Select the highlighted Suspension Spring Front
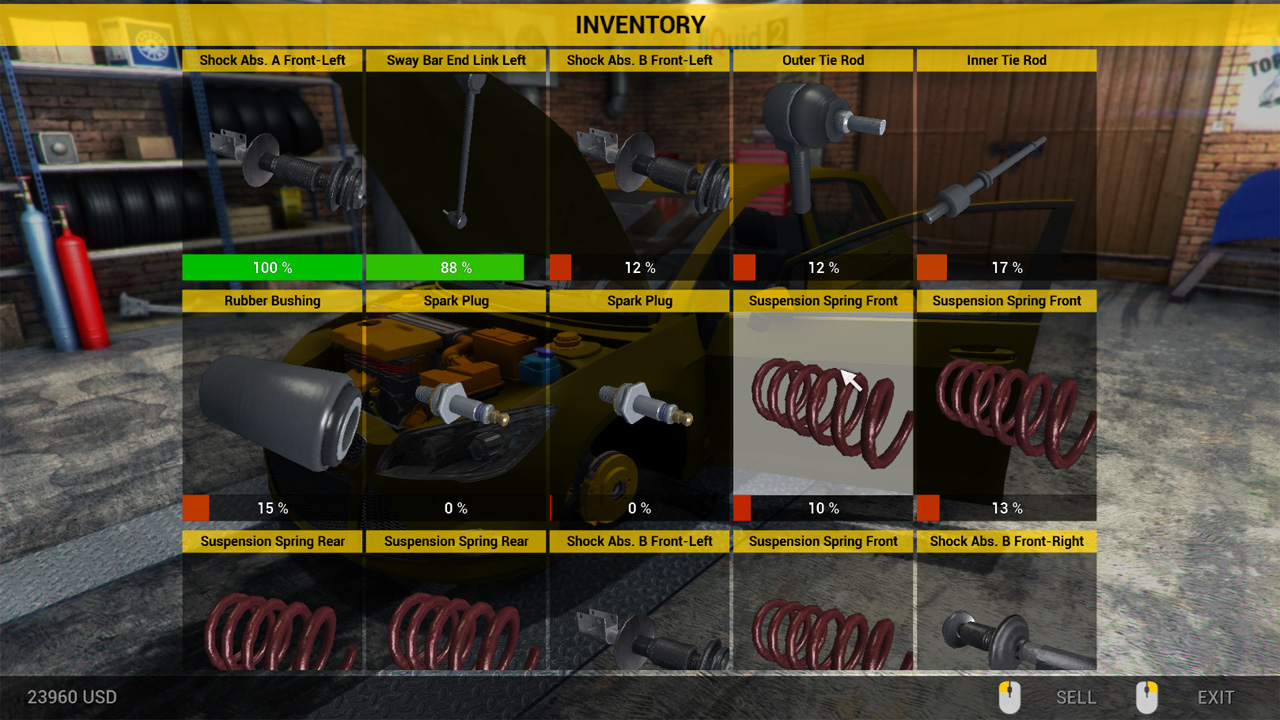This screenshot has height=720, width=1280. coord(823,405)
